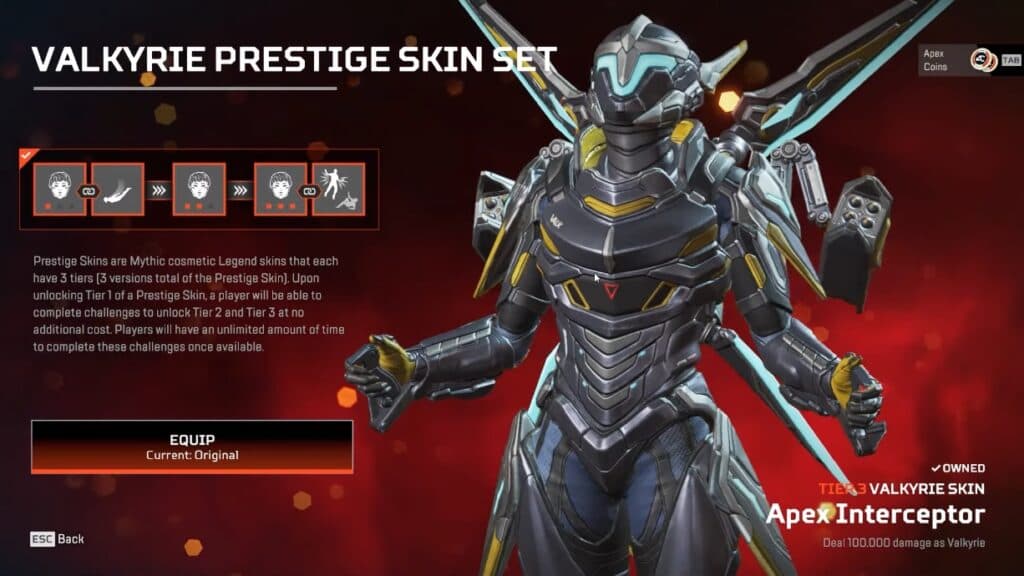
Task: Select the finisher reward tile
Action: (338, 190)
